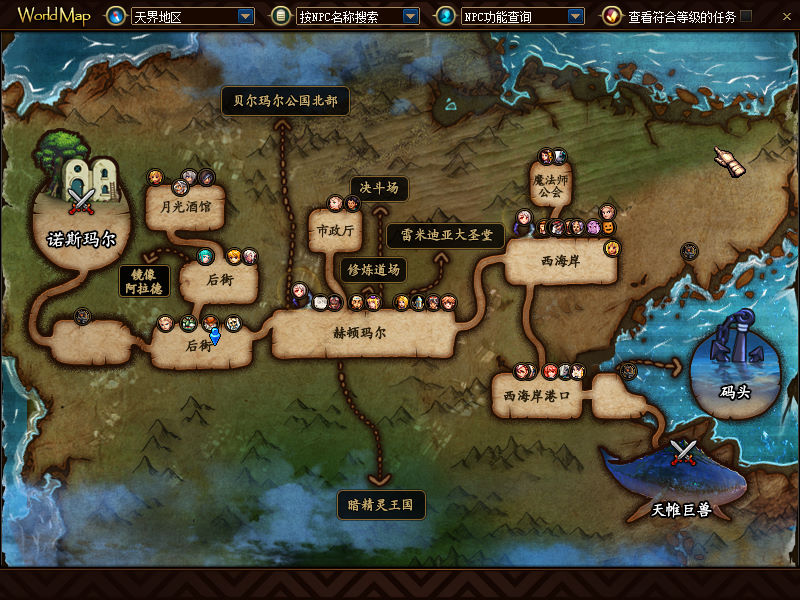Select the 市政厅 location

tap(335, 231)
